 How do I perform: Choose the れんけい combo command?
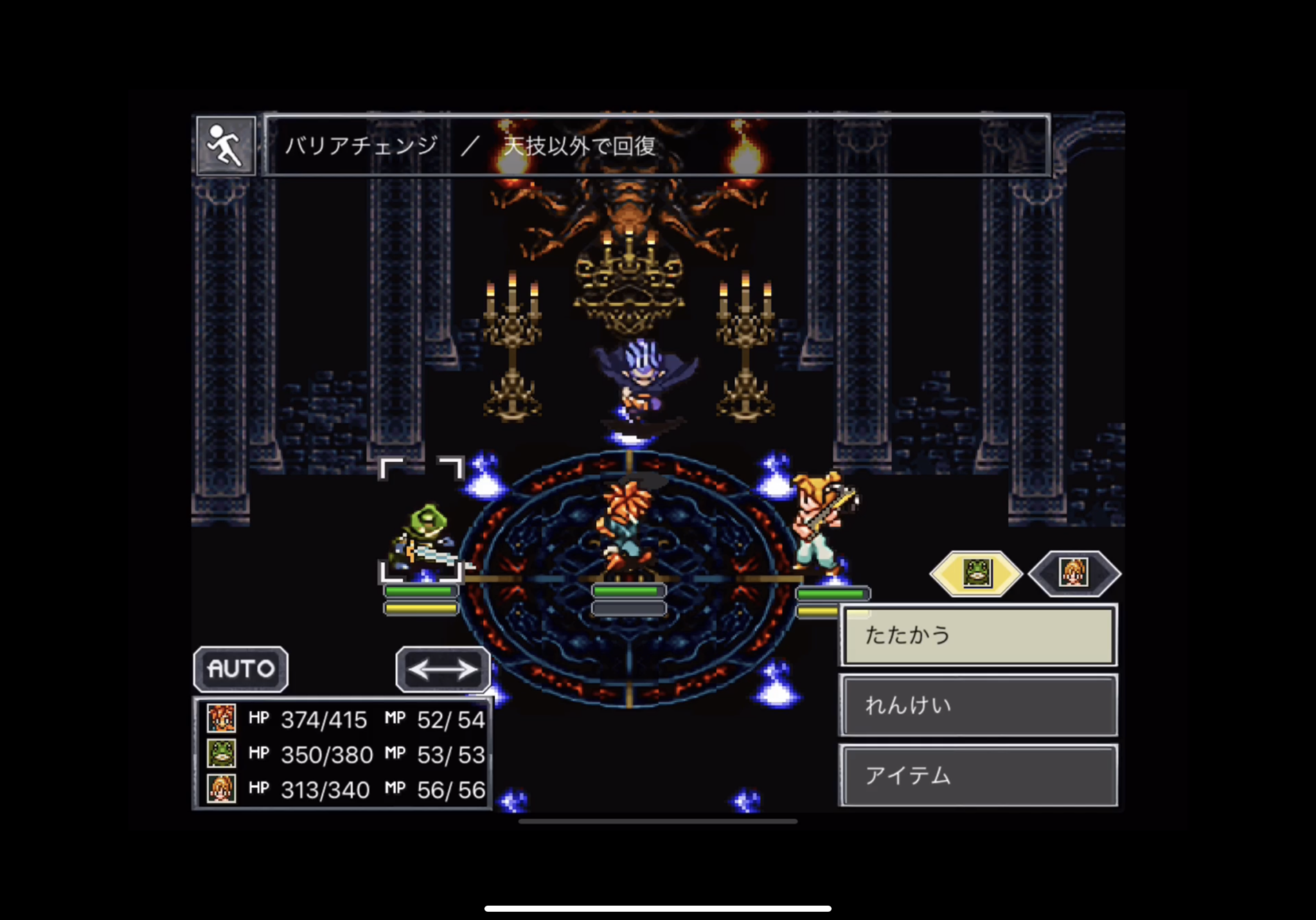pos(978,705)
